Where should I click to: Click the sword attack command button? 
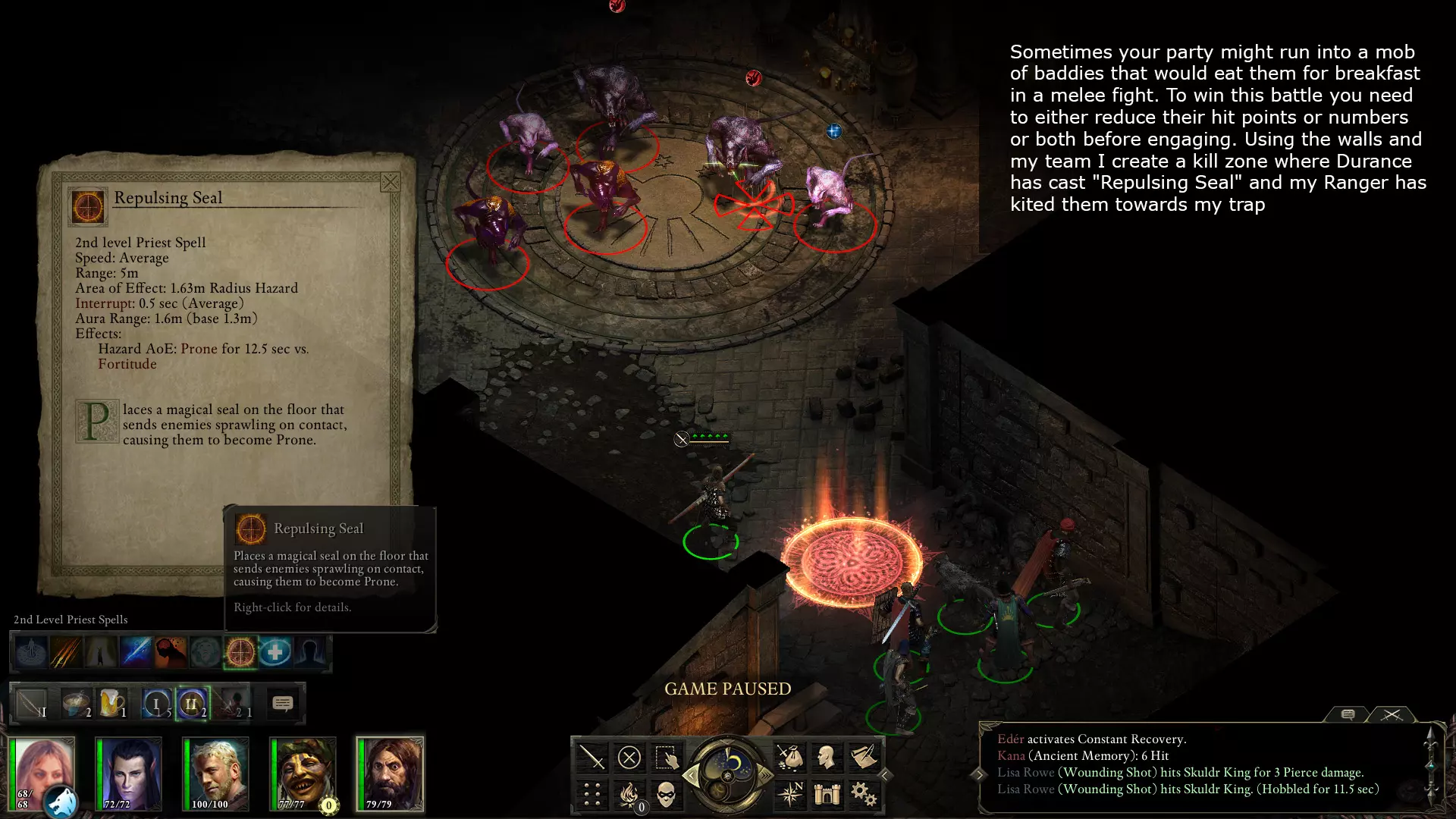[x=592, y=757]
